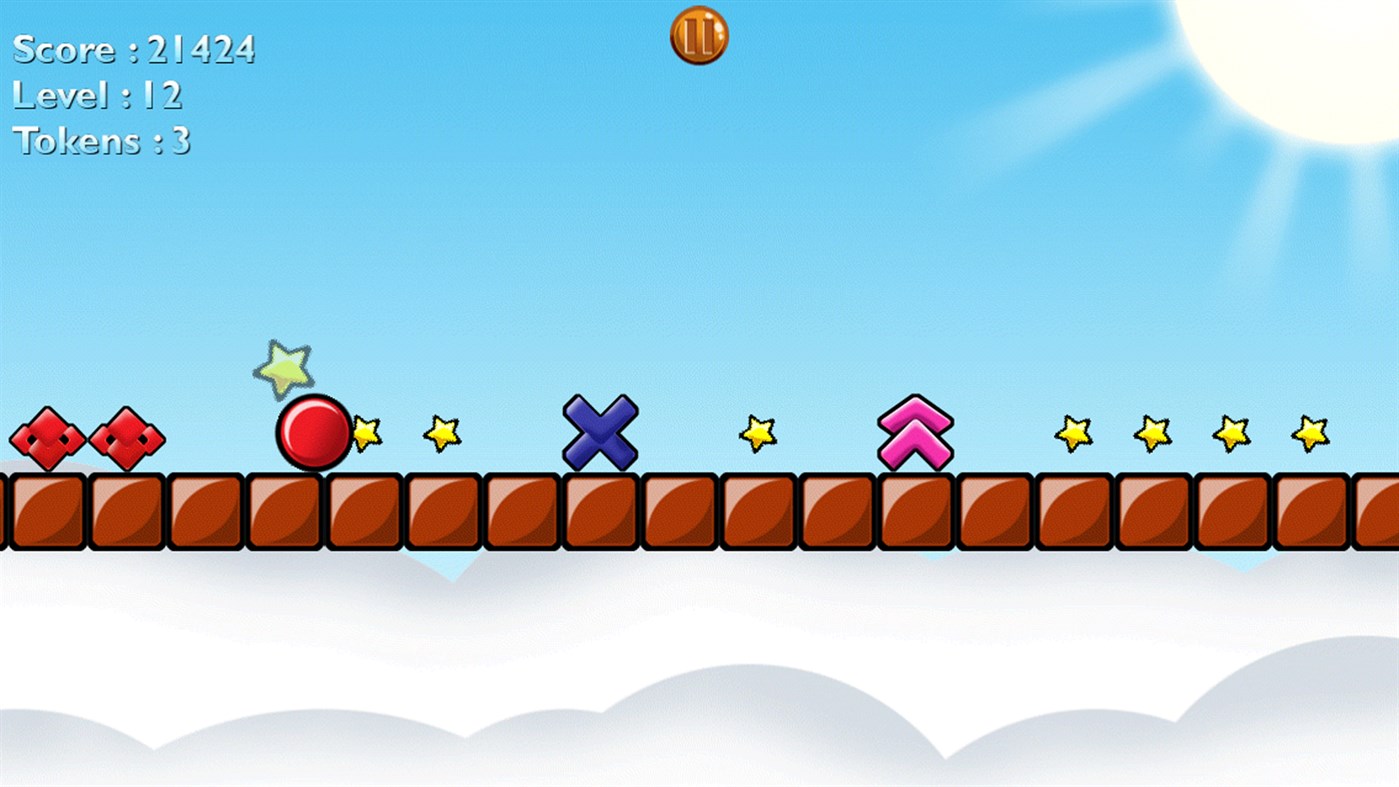Select the blue X obstacle
Image resolution: width=1399 pixels, height=787 pixels.
600,432
